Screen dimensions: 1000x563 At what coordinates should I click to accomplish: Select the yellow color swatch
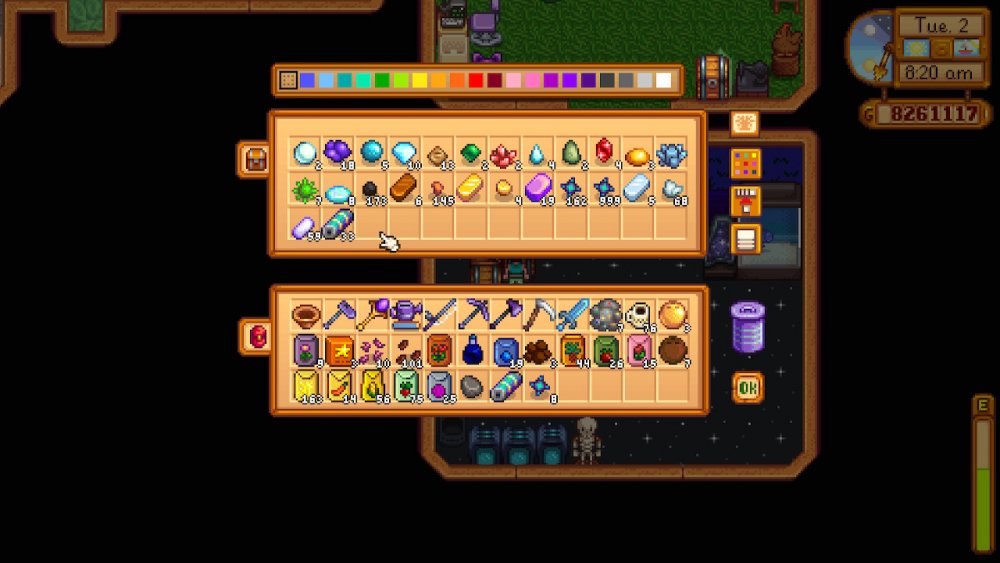pos(420,80)
